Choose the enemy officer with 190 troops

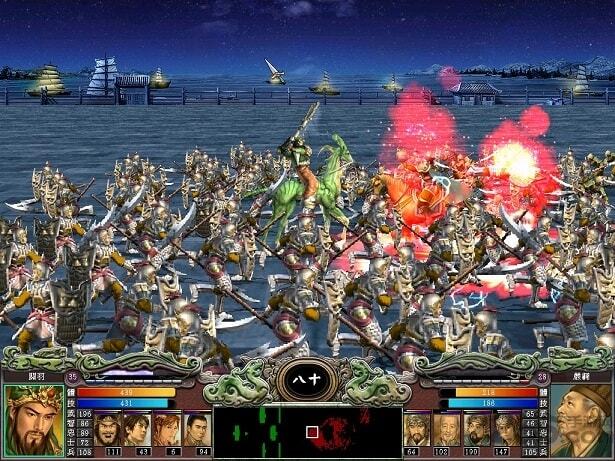tap(478, 427)
